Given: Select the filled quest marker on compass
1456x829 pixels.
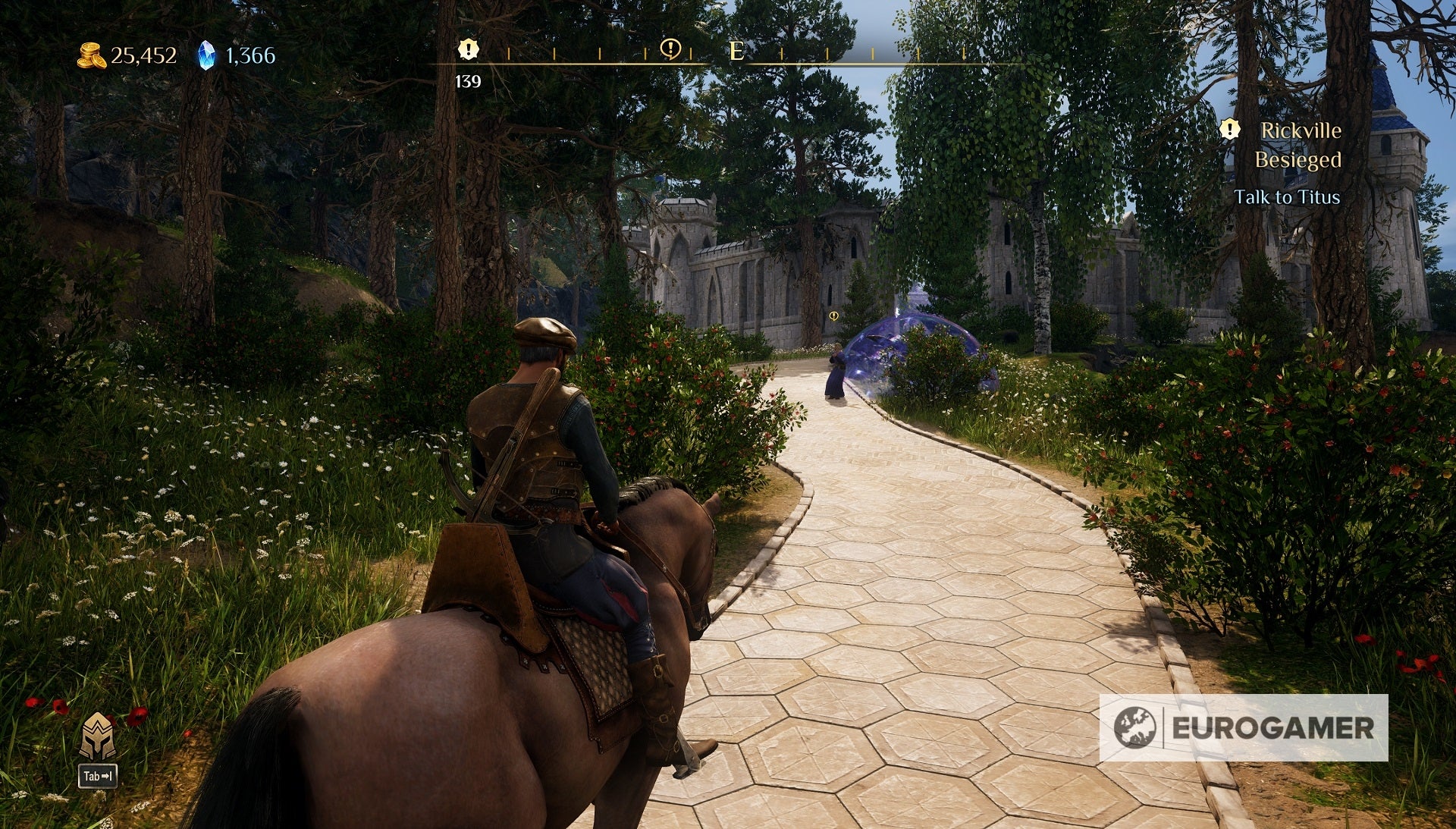Looking at the screenshot, I should (469, 50).
